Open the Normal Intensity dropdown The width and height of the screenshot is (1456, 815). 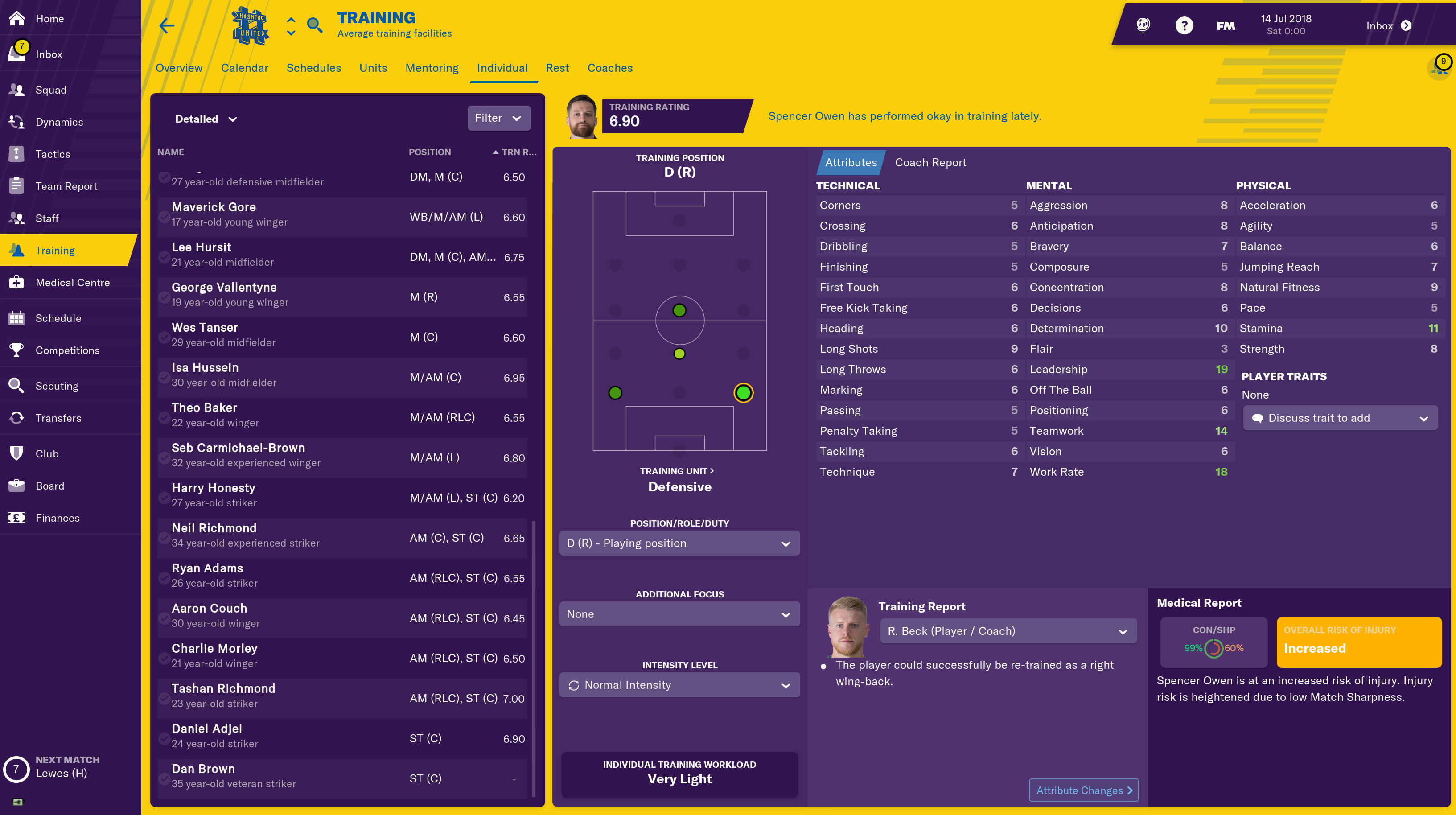679,684
